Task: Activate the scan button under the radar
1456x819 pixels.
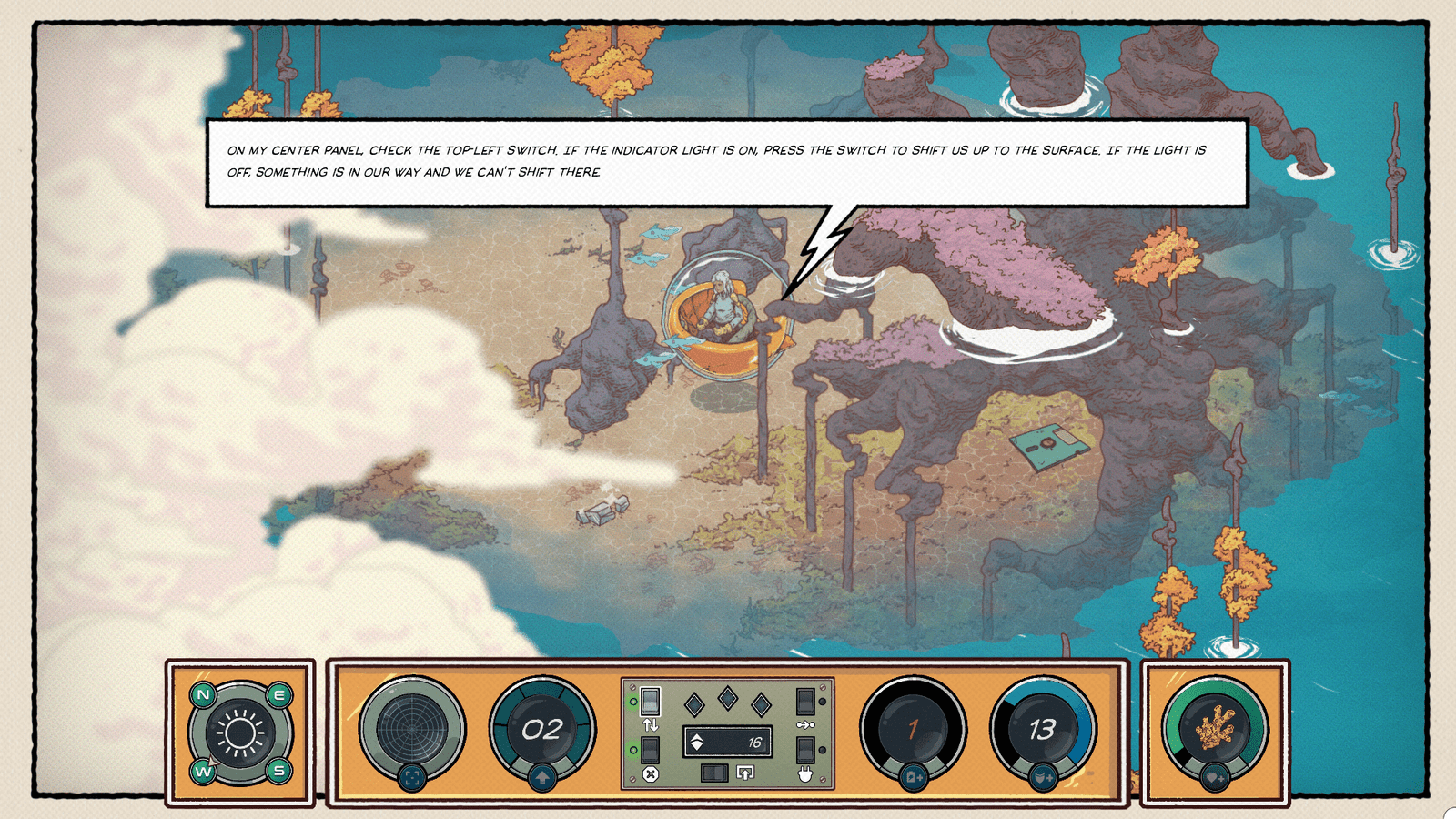Action: (412, 778)
